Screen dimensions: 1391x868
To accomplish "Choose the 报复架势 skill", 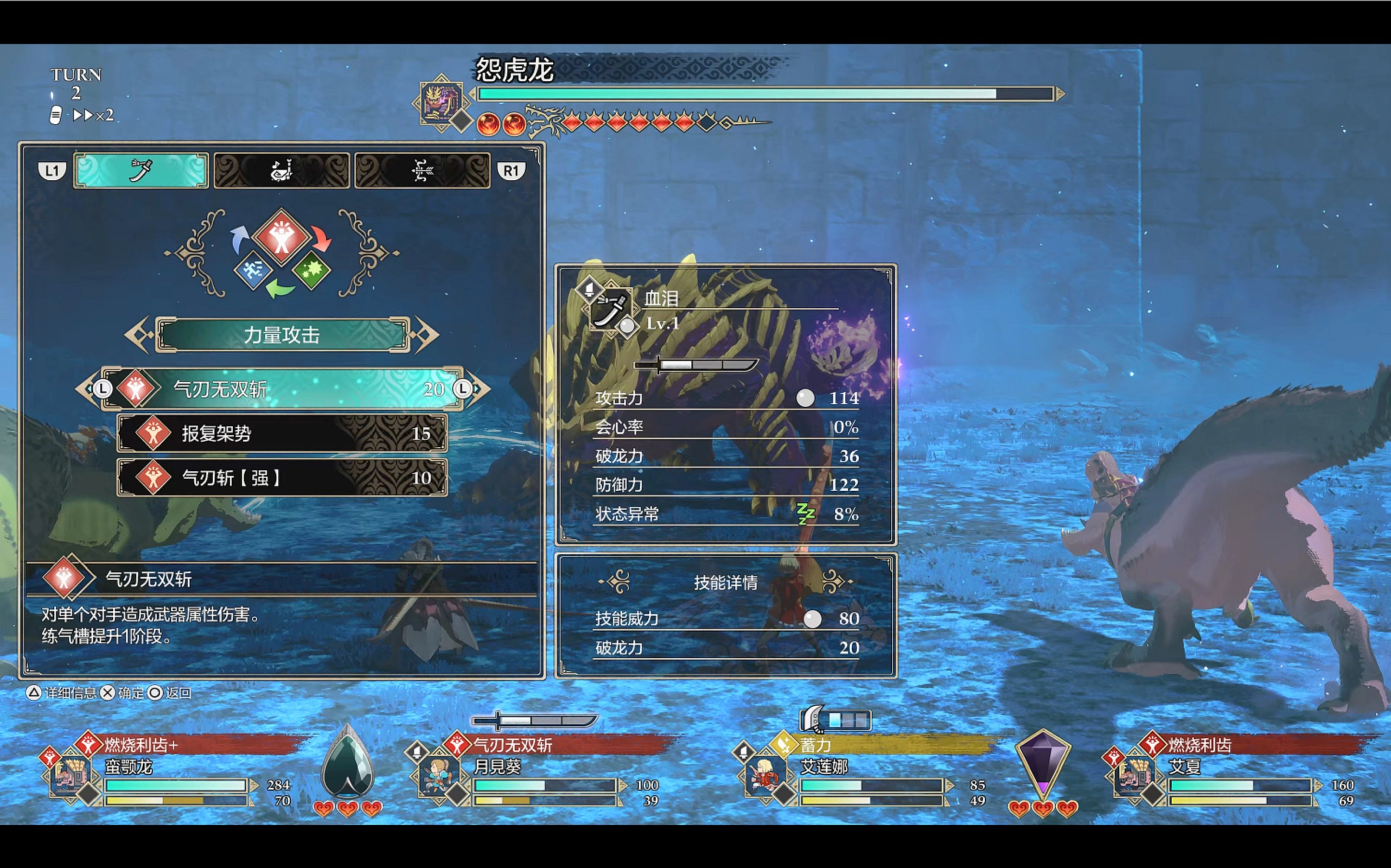I will pos(281,433).
